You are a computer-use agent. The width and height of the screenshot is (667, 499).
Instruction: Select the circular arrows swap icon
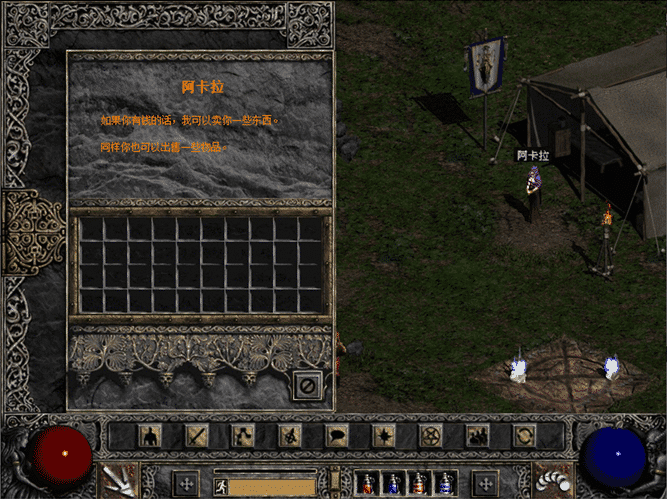point(524,436)
